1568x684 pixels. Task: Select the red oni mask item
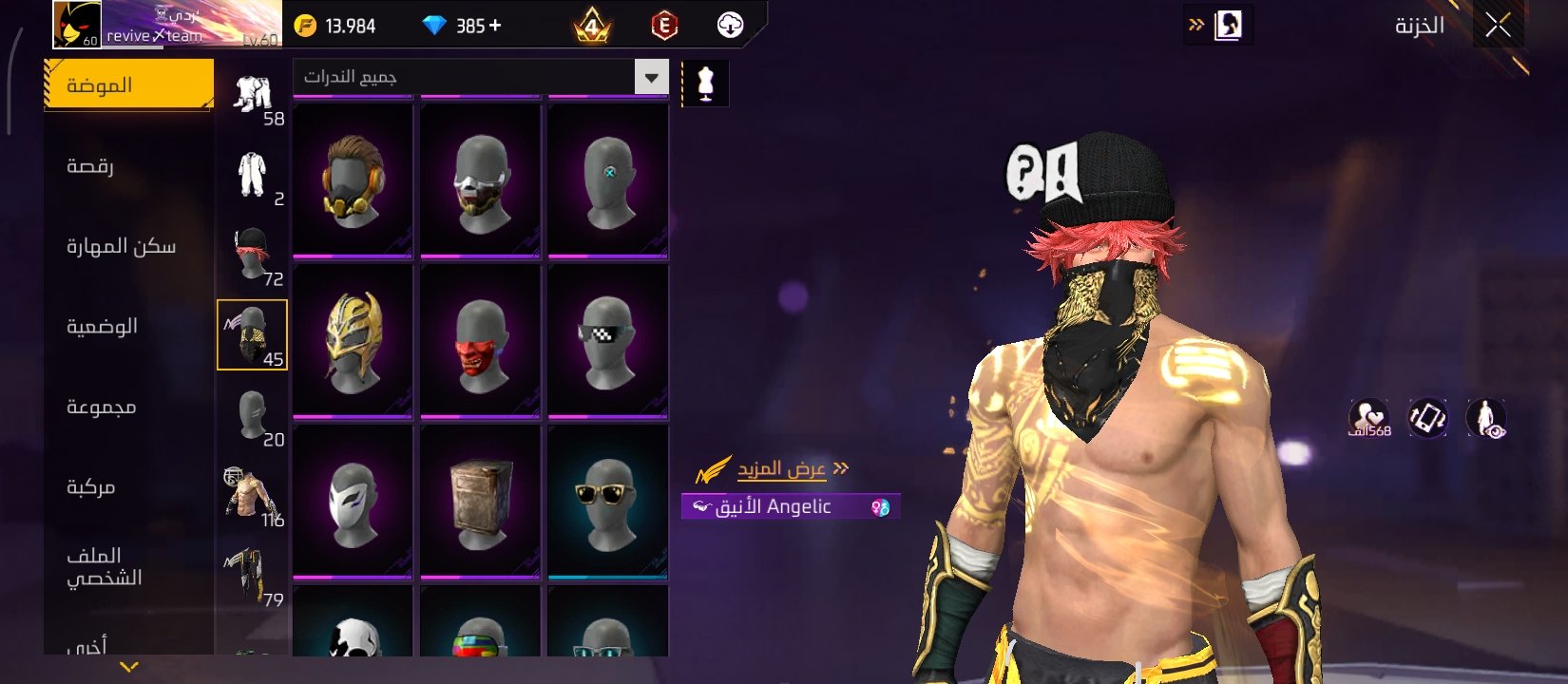tap(481, 342)
